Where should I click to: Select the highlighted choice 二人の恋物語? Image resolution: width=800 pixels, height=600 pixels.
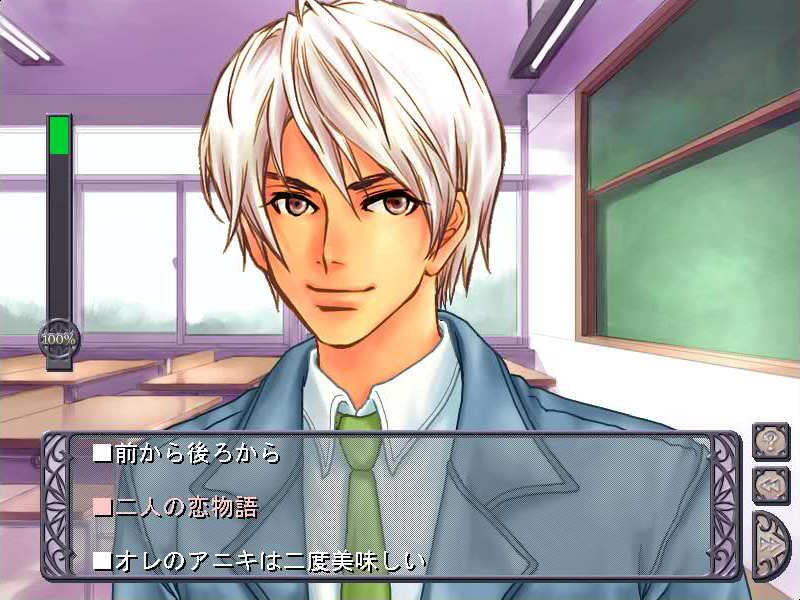pyautogui.click(x=176, y=507)
